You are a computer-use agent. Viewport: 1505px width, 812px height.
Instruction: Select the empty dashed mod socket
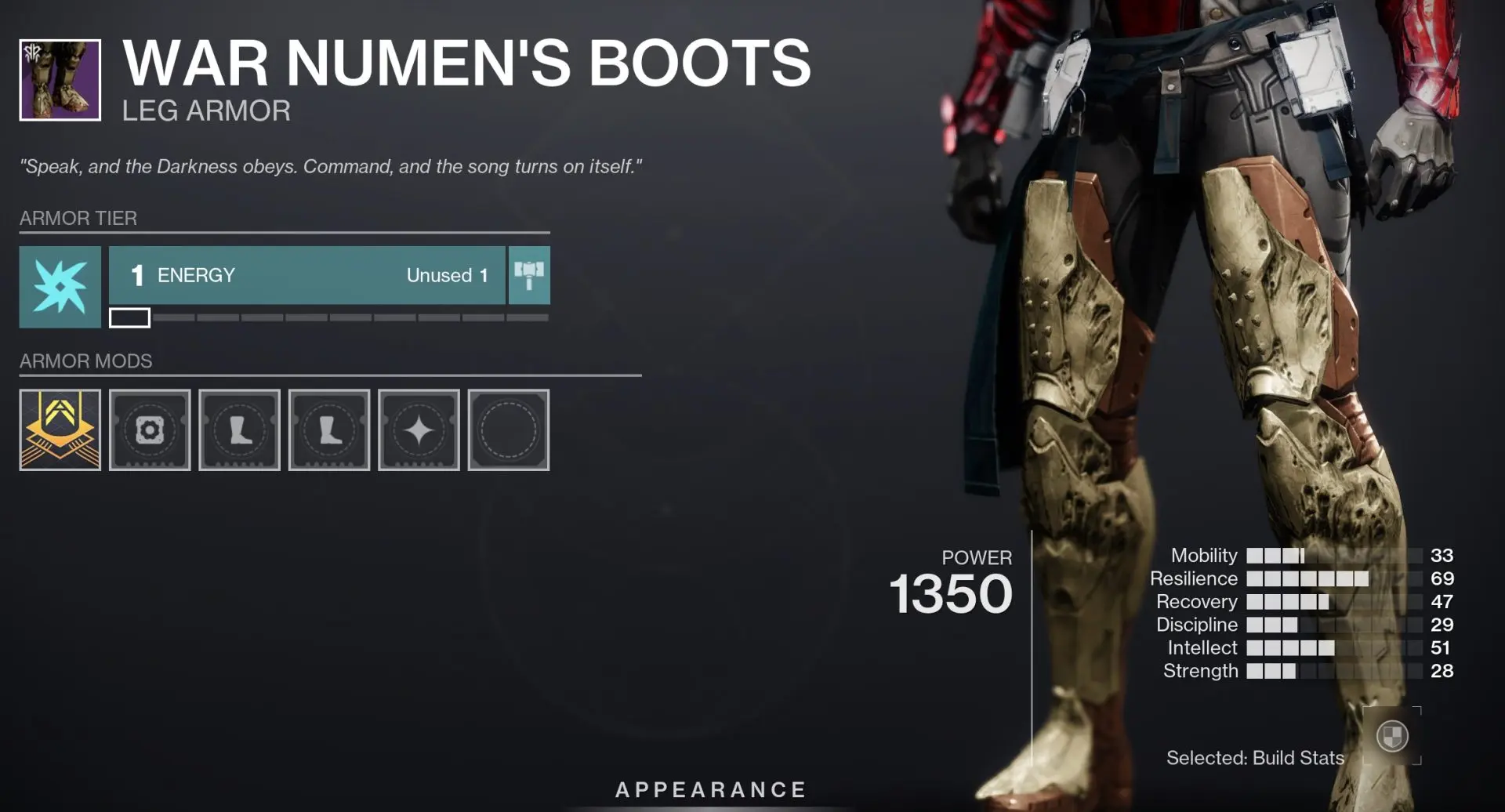click(x=508, y=430)
